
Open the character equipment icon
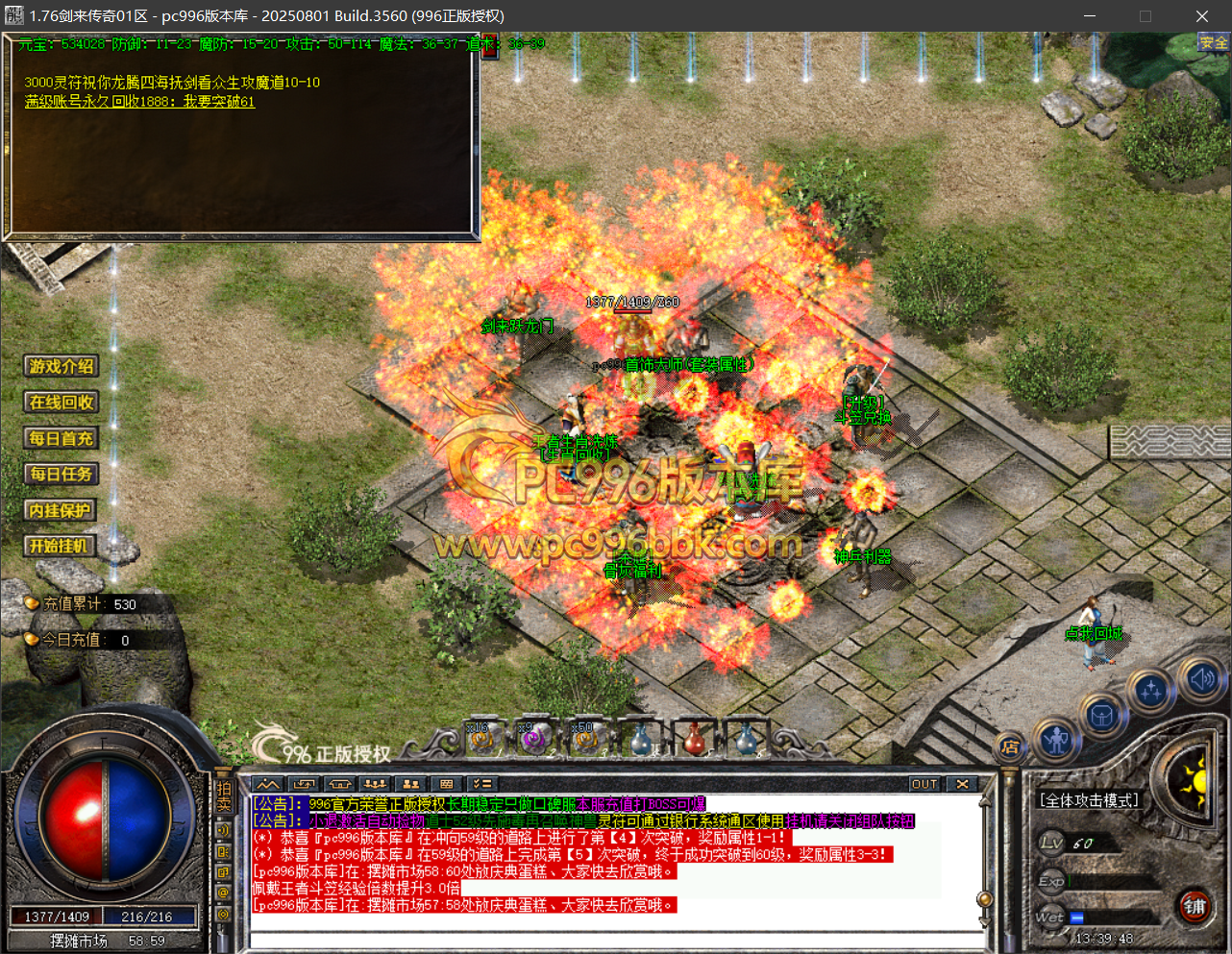click(1057, 739)
